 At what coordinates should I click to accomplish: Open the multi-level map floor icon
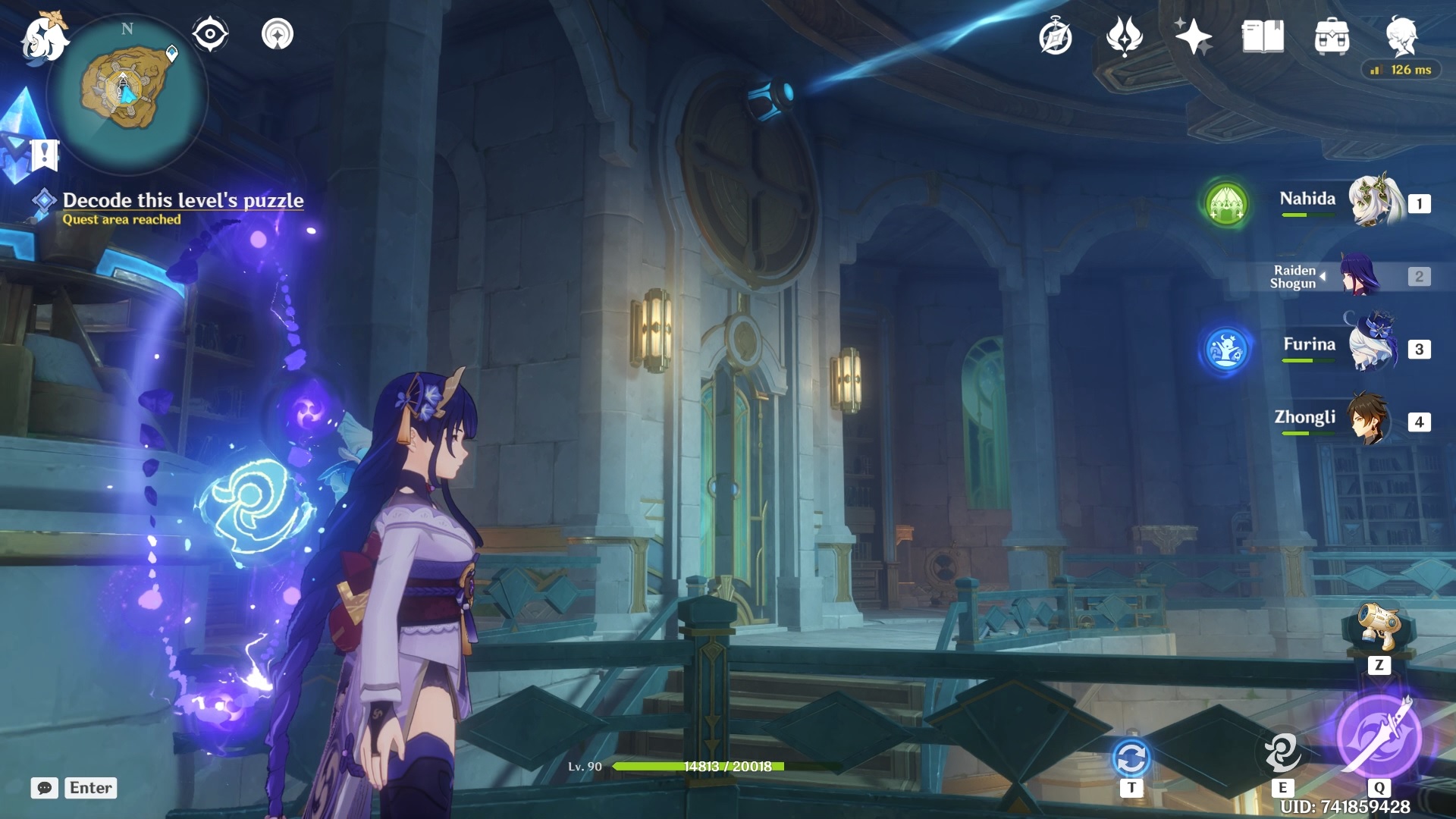(x=278, y=34)
